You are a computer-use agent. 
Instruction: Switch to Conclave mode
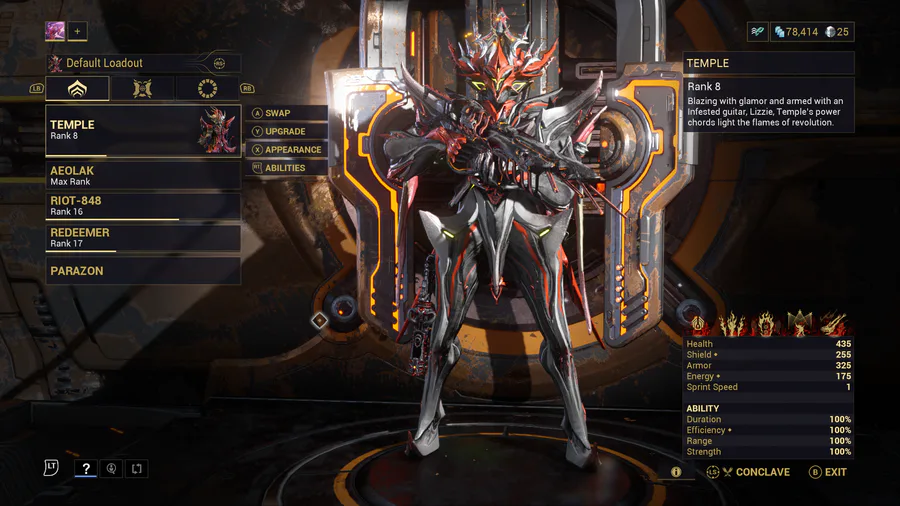tap(755, 472)
